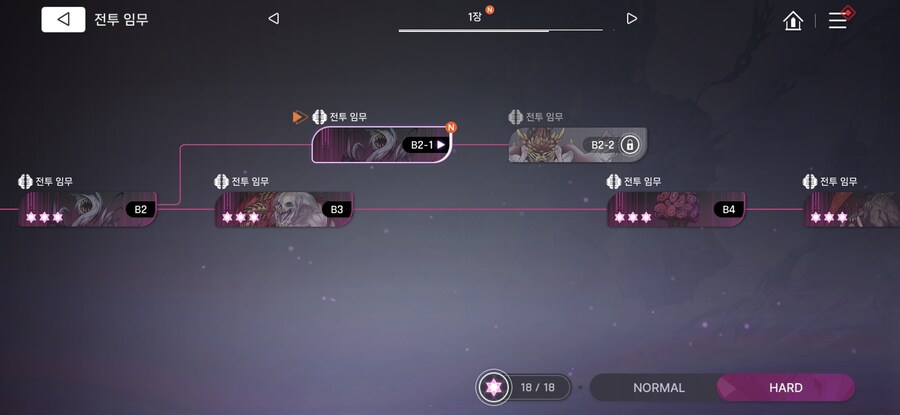The height and width of the screenshot is (415, 900).
Task: Switch to NORMAL difficulty
Action: pos(658,388)
